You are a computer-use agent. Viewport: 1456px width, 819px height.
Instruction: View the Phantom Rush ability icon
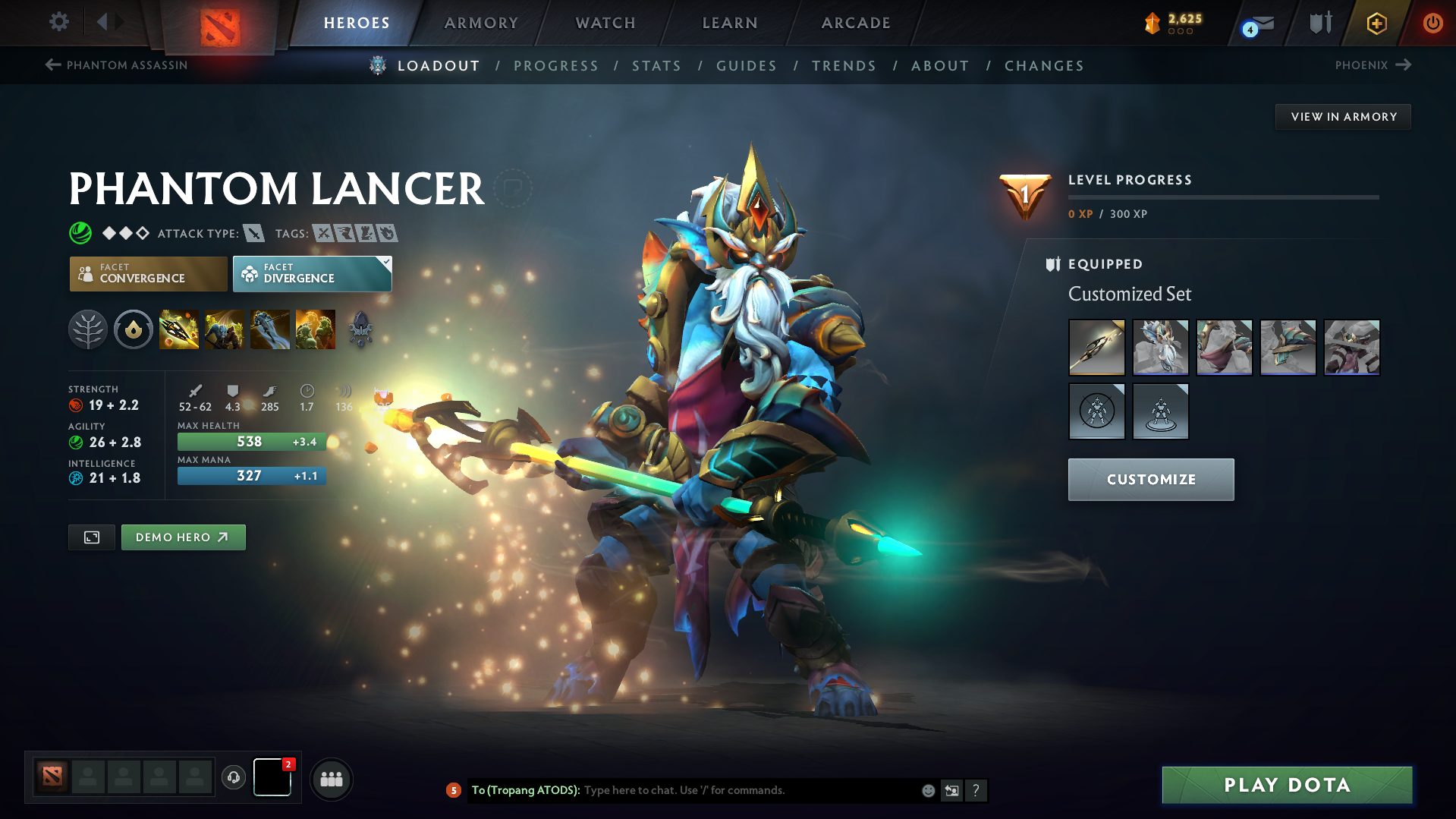[x=269, y=329]
